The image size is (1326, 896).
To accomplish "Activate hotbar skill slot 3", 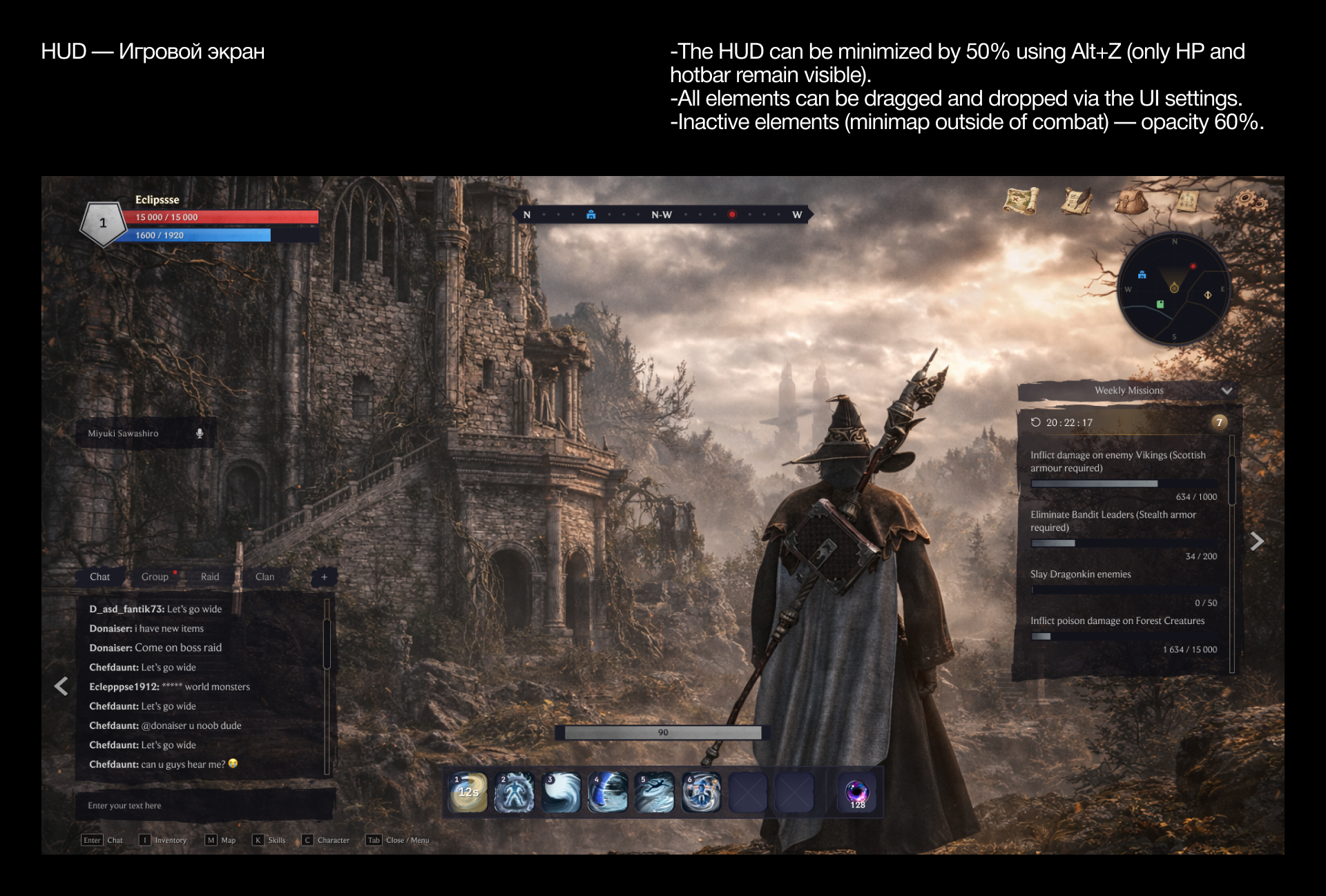I will 561,792.
